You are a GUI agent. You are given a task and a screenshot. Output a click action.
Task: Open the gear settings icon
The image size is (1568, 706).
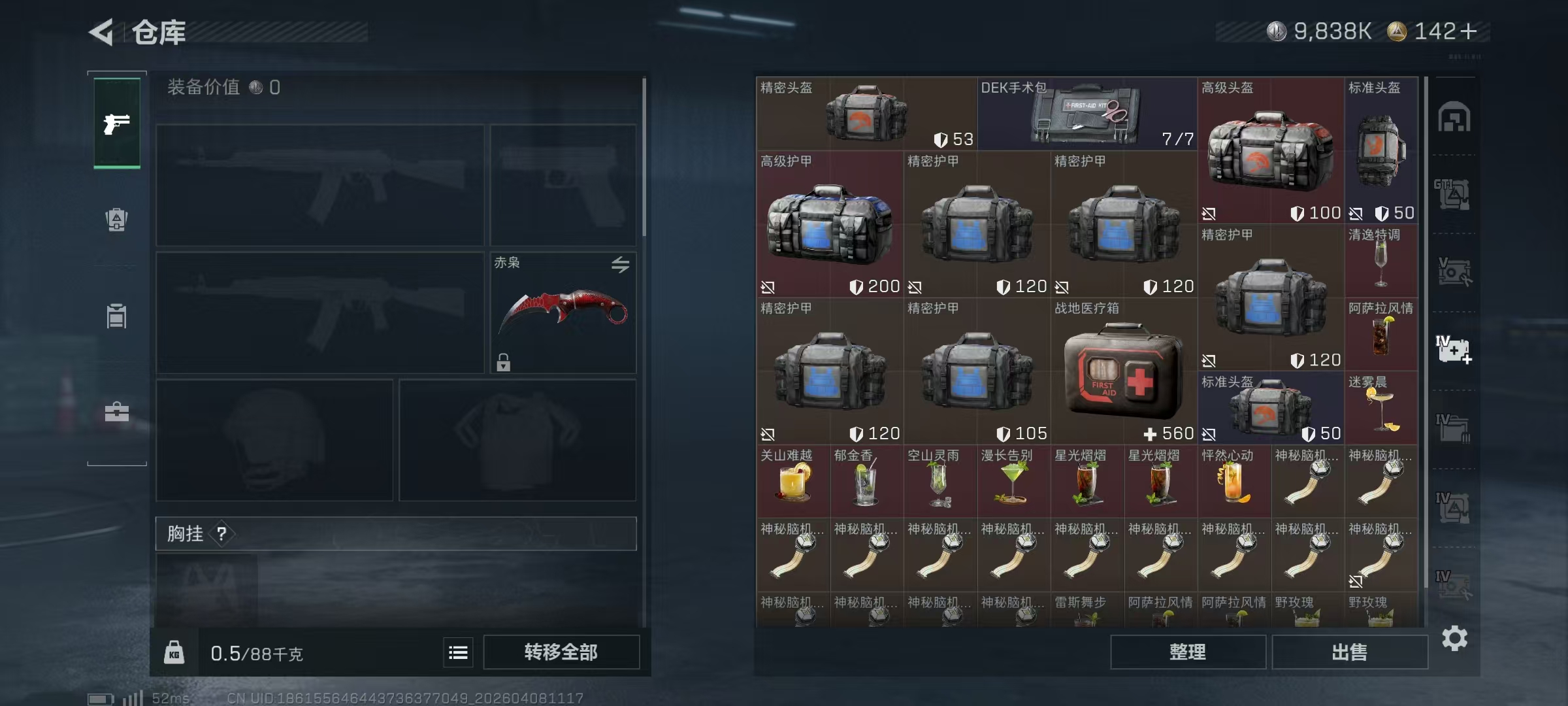(1454, 638)
